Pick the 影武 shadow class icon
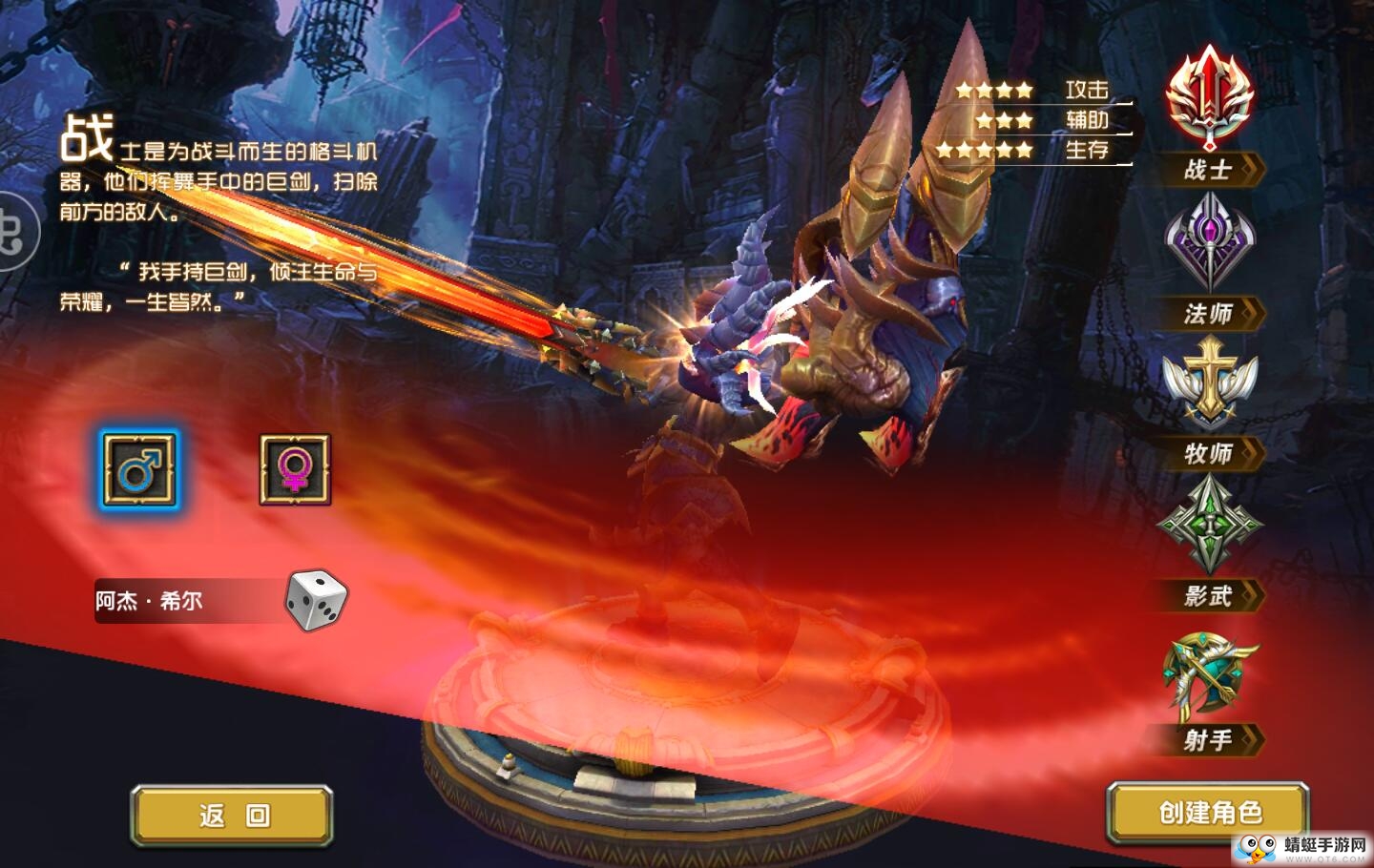This screenshot has height=868, width=1374. coord(1210,527)
